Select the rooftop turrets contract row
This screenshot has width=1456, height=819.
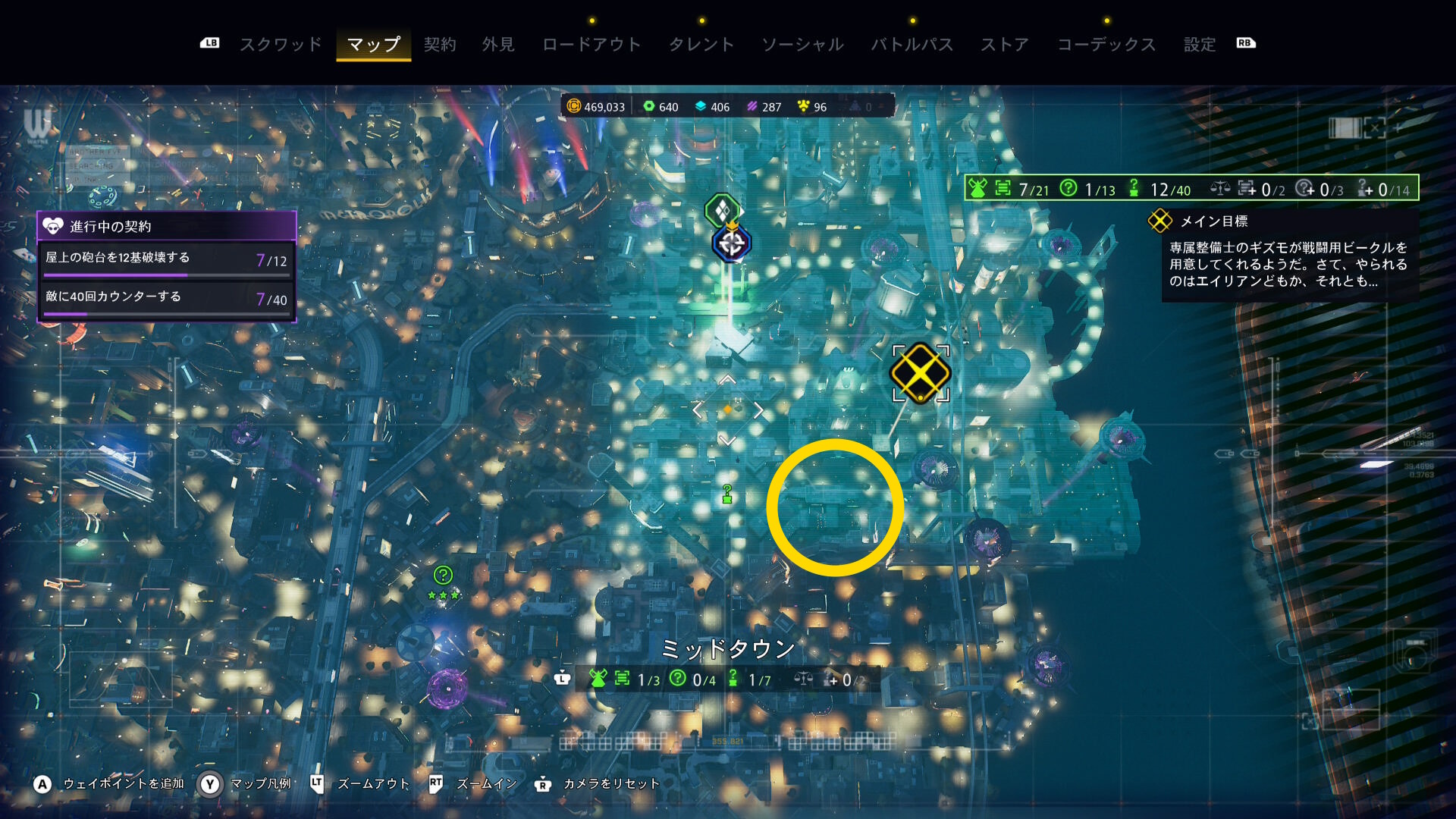point(166,260)
